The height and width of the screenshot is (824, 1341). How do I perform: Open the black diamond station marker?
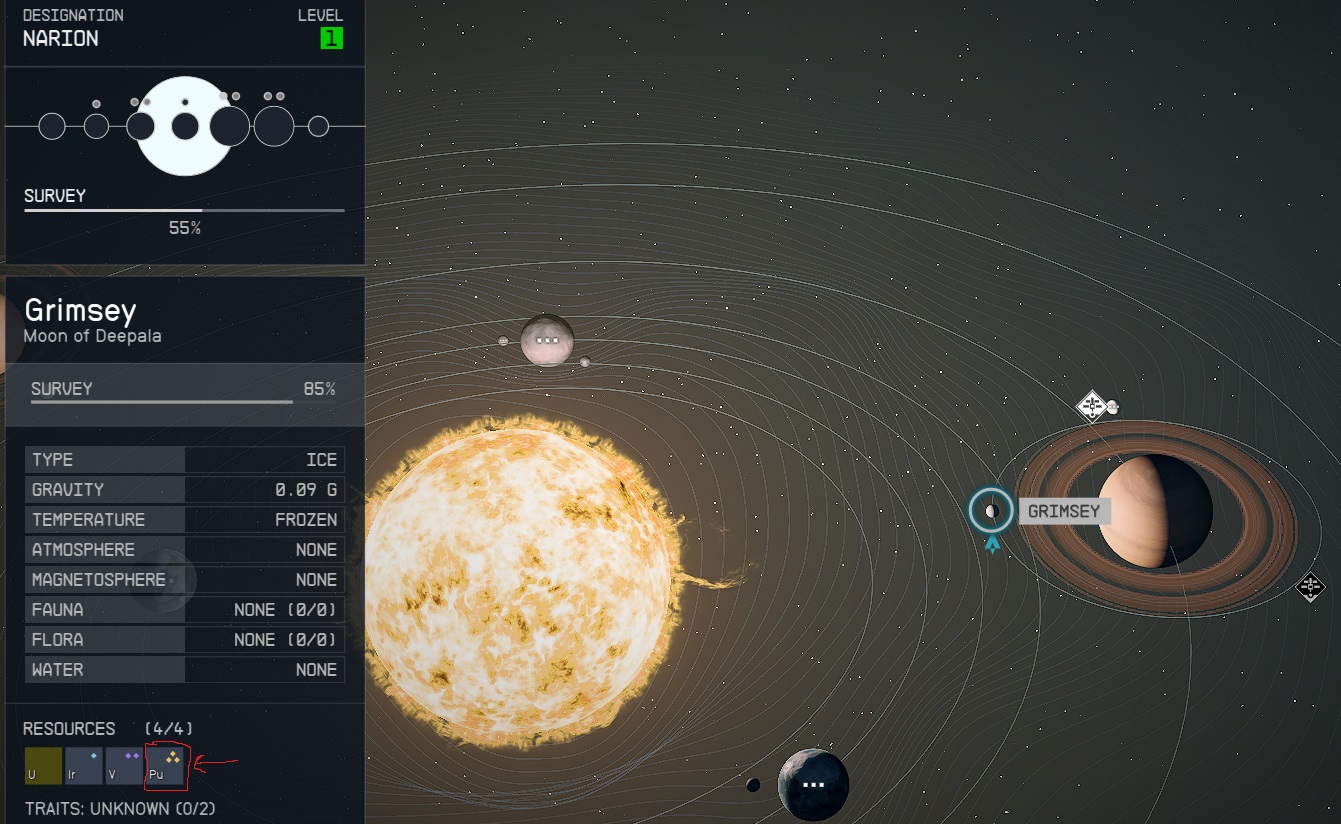pos(1310,587)
